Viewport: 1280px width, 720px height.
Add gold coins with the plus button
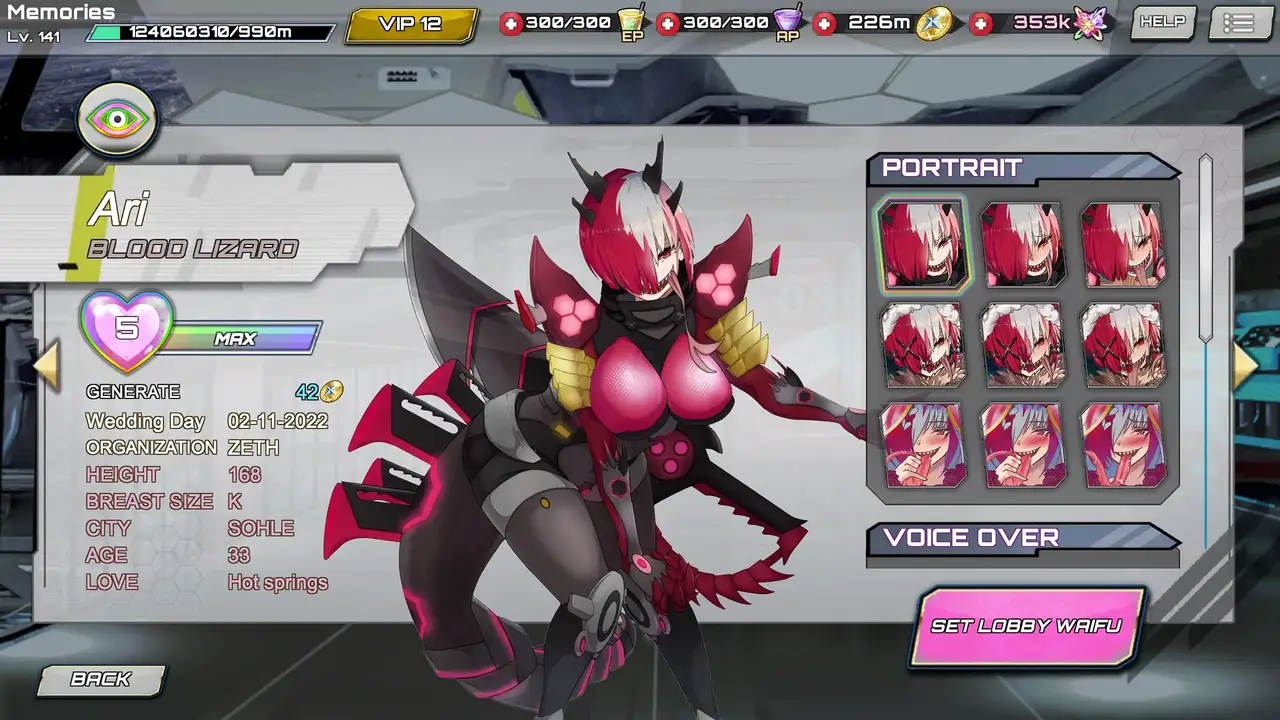click(824, 23)
